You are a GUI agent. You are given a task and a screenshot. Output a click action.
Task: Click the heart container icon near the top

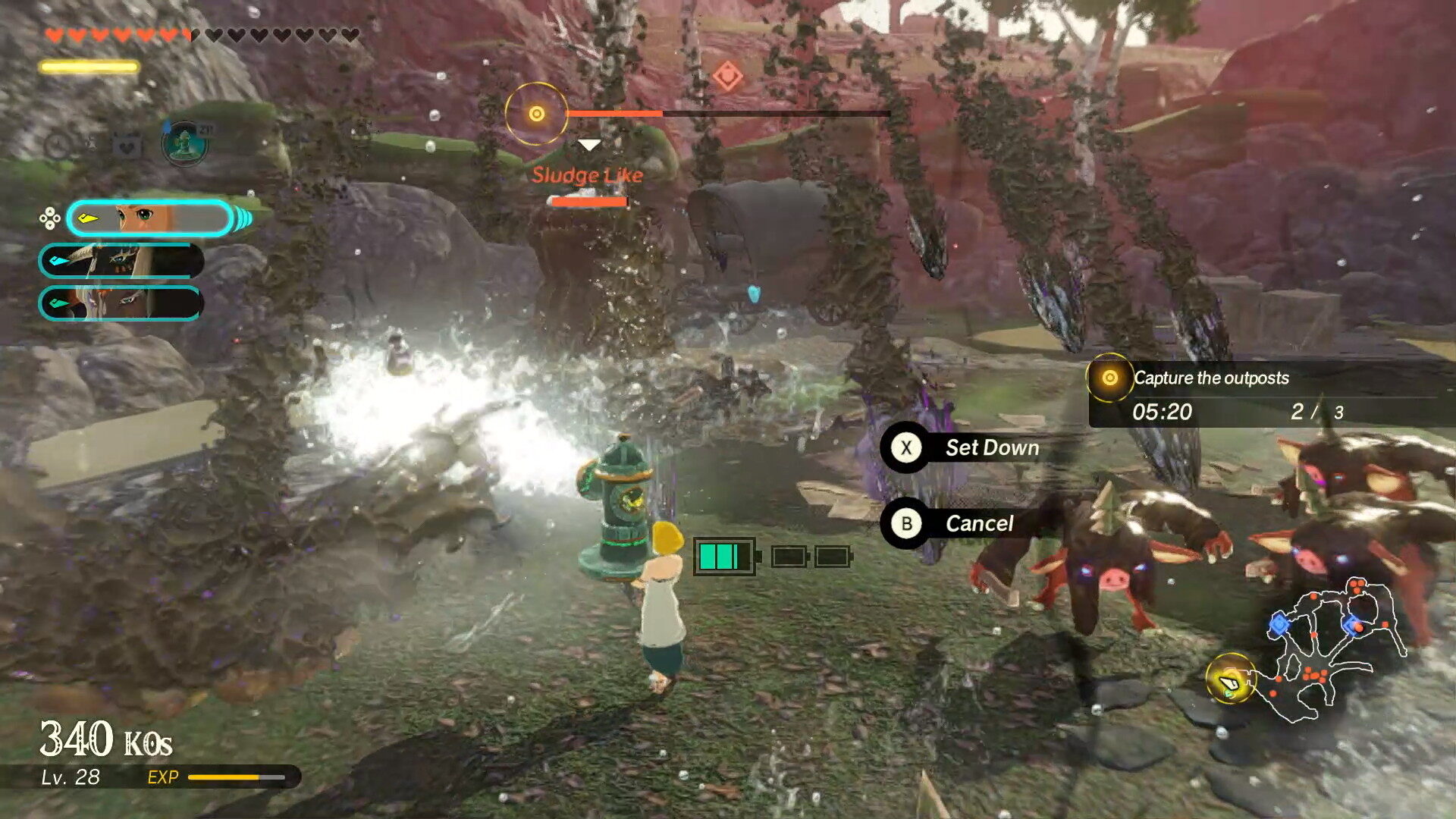(x=125, y=146)
